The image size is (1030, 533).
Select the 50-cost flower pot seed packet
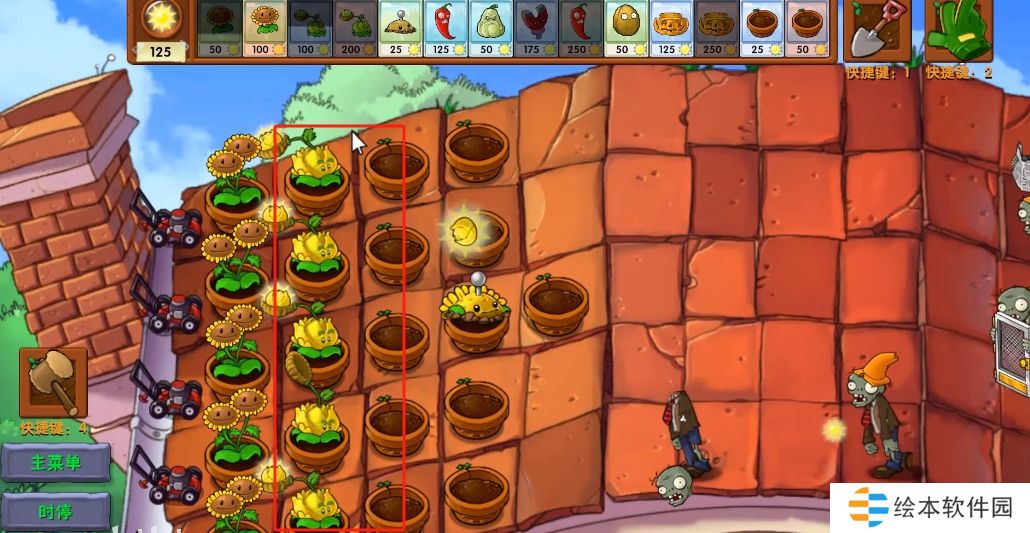pos(807,29)
